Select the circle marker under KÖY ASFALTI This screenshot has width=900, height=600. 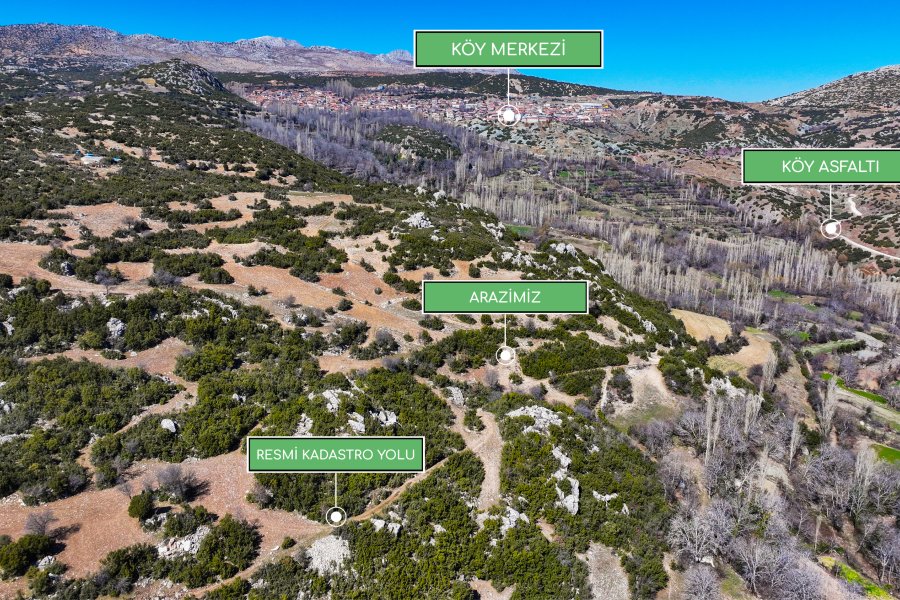pyautogui.click(x=830, y=228)
